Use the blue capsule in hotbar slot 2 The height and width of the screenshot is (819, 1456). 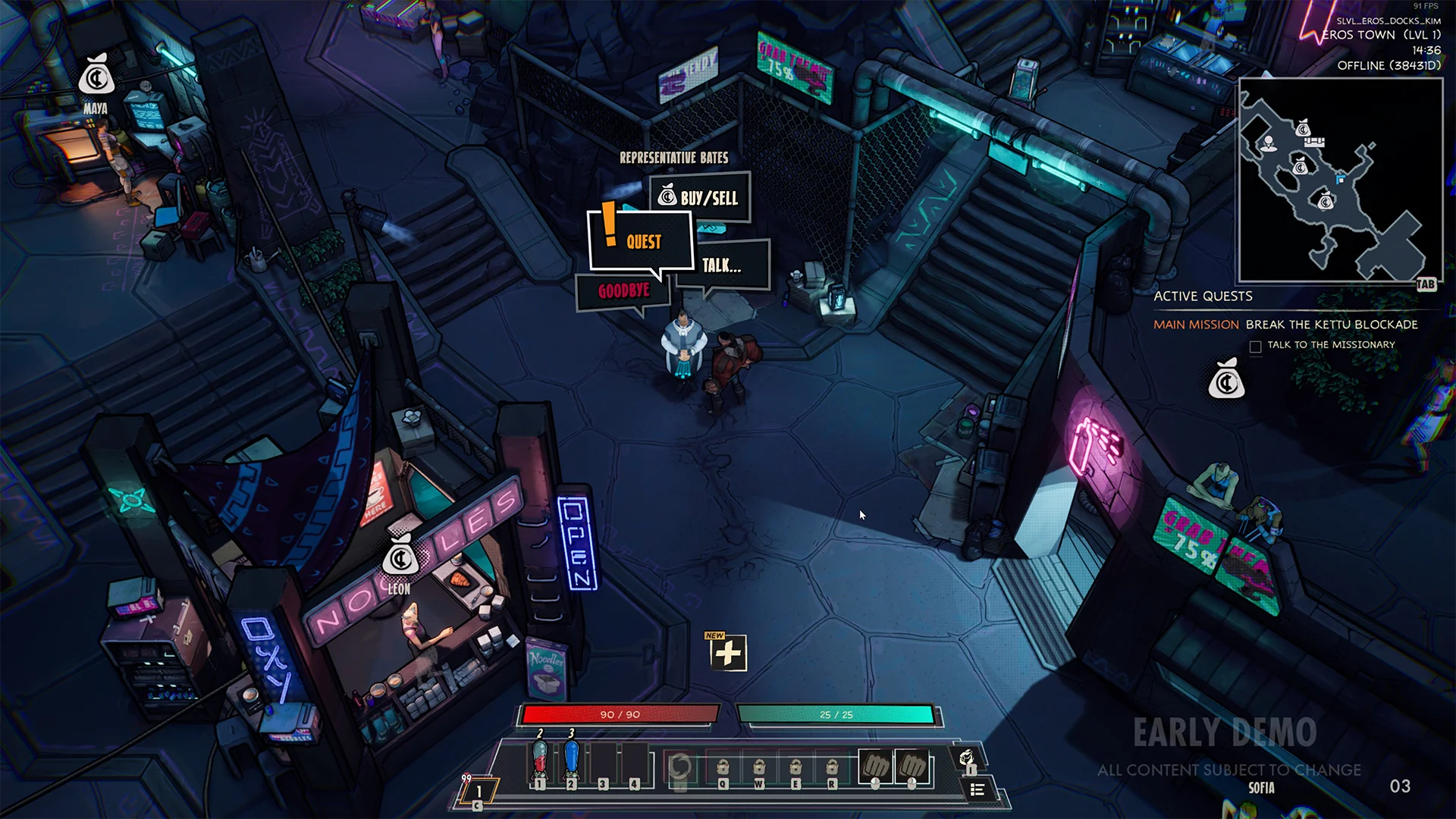pos(572,762)
